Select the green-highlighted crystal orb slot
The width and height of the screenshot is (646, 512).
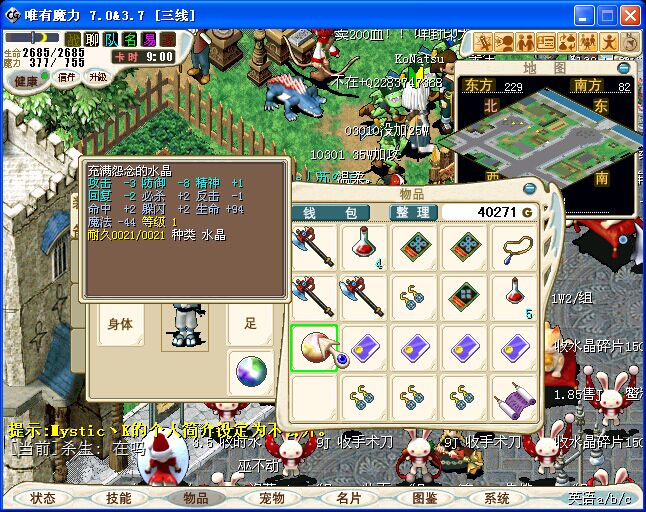pyautogui.click(x=314, y=348)
